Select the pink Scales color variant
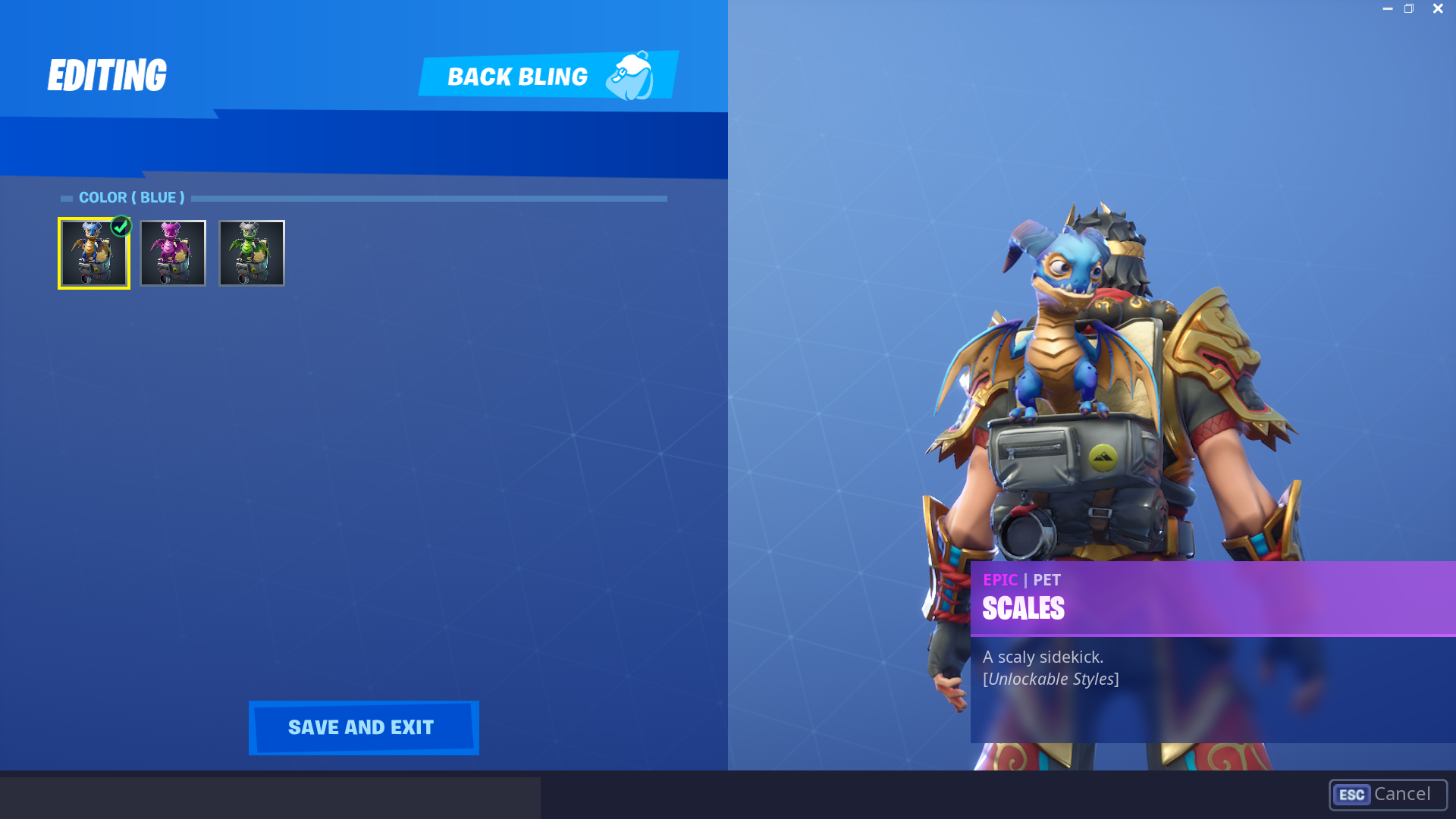1456x819 pixels. click(x=173, y=253)
